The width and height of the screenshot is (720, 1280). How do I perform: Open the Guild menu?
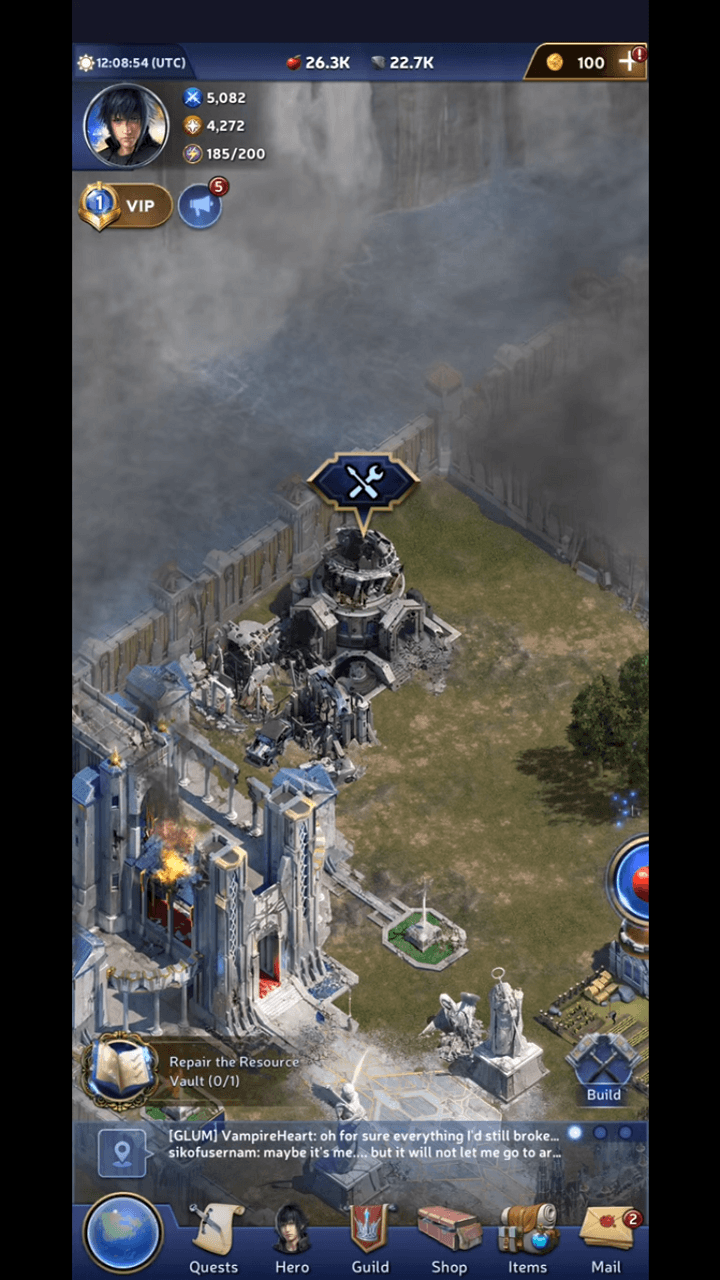[x=370, y=1240]
